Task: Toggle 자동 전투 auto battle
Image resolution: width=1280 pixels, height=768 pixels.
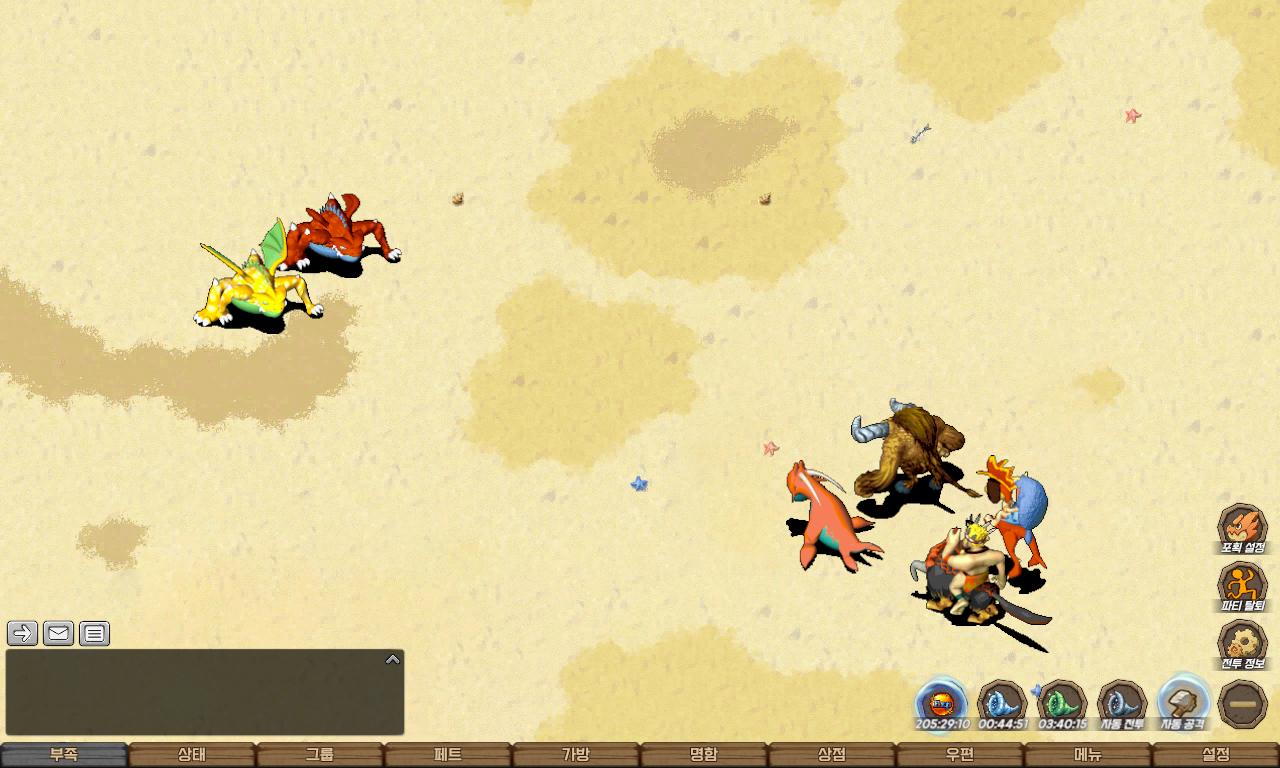Action: click(1123, 703)
